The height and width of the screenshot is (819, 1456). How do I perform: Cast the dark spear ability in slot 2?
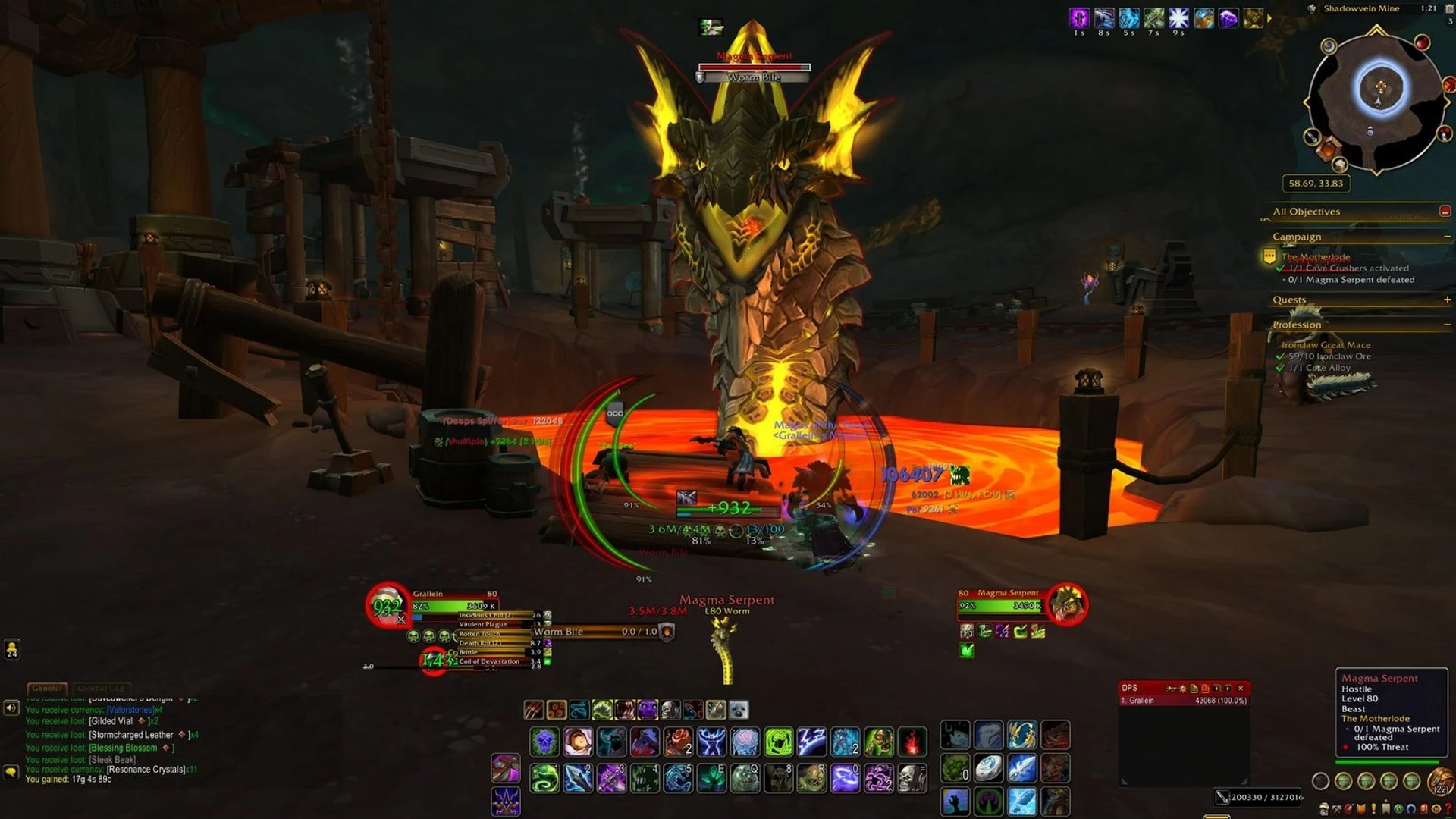pos(577,778)
